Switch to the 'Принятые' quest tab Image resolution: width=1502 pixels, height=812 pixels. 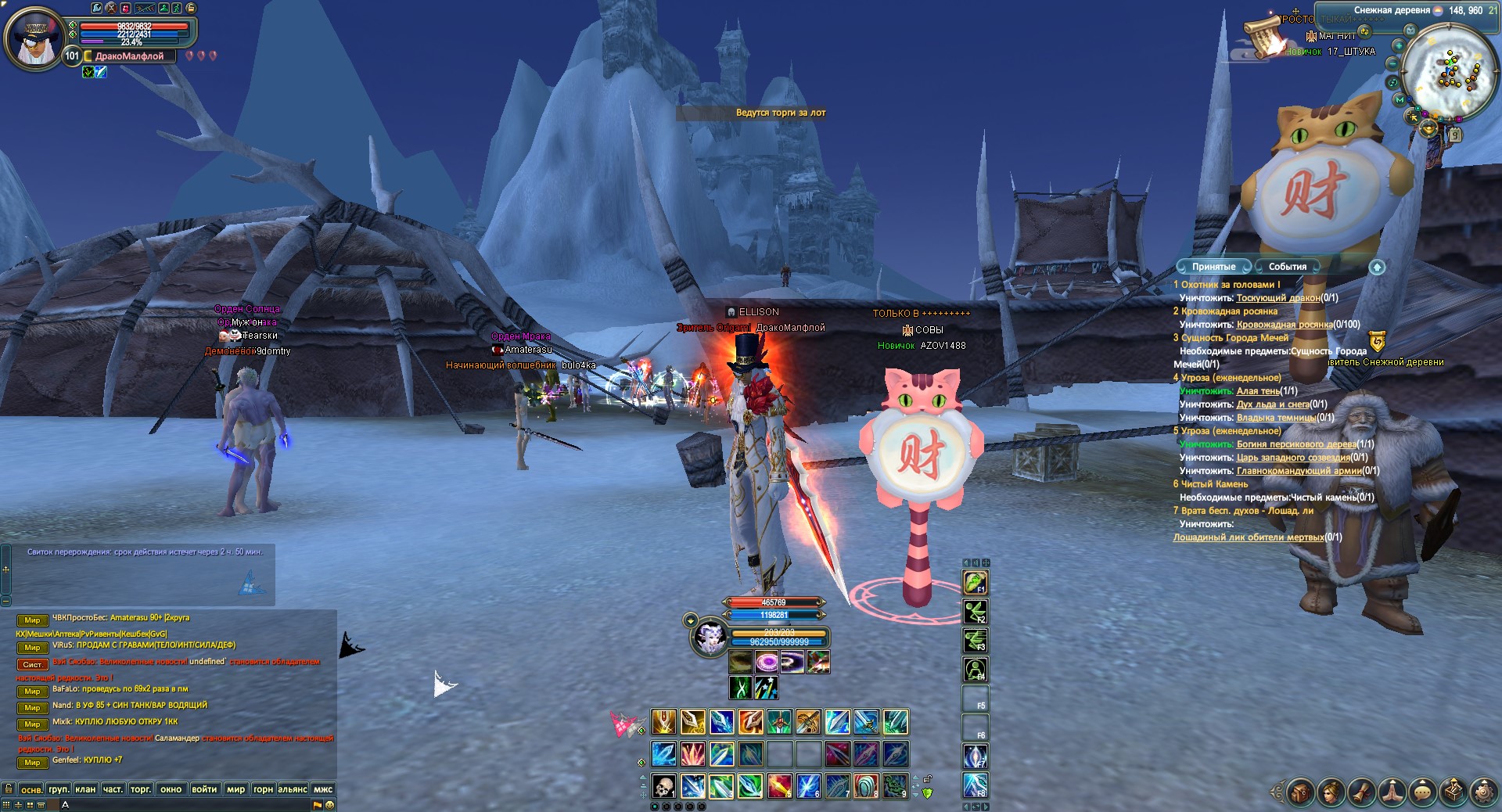(1213, 267)
